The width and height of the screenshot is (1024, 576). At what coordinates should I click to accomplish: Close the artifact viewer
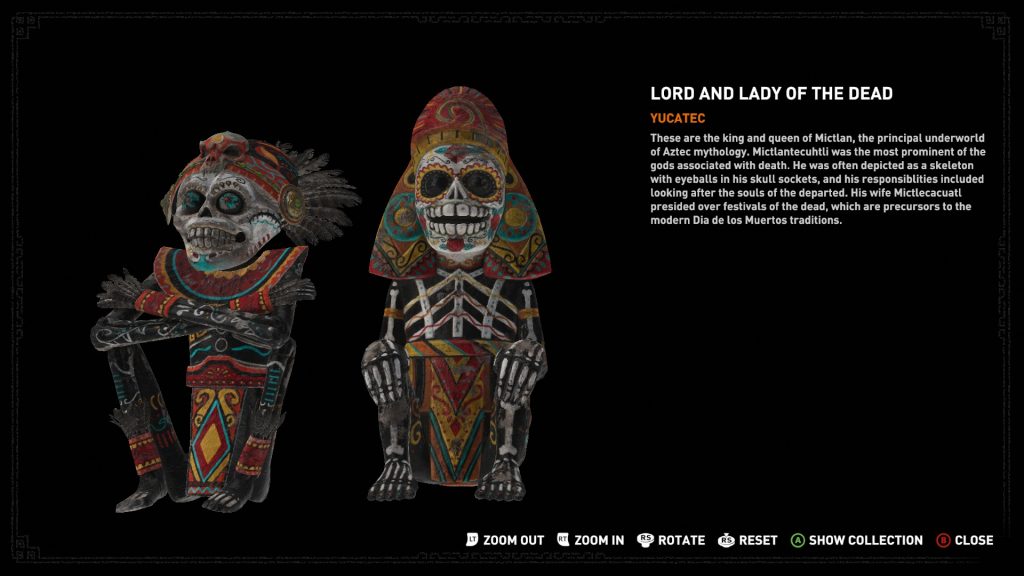coord(965,540)
